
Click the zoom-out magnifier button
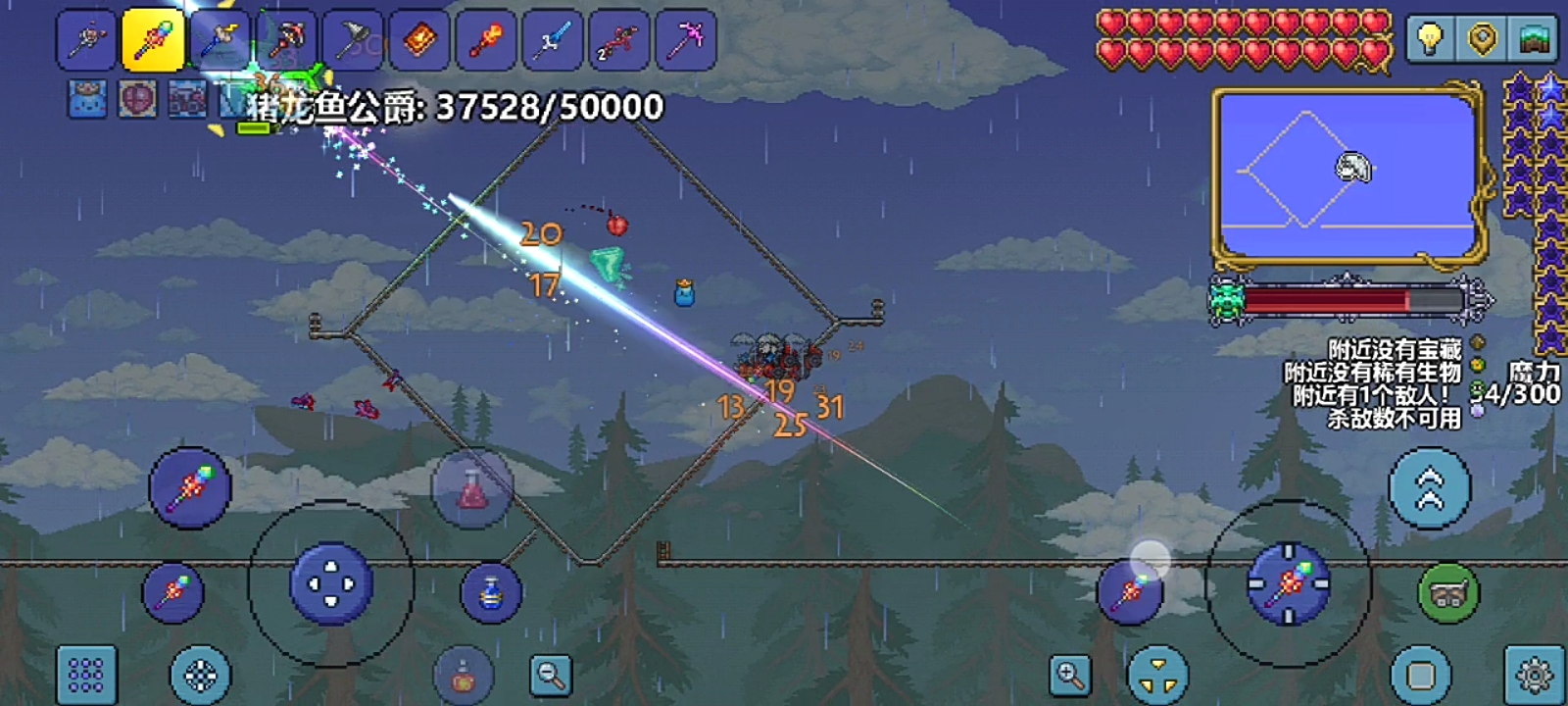pos(551,675)
